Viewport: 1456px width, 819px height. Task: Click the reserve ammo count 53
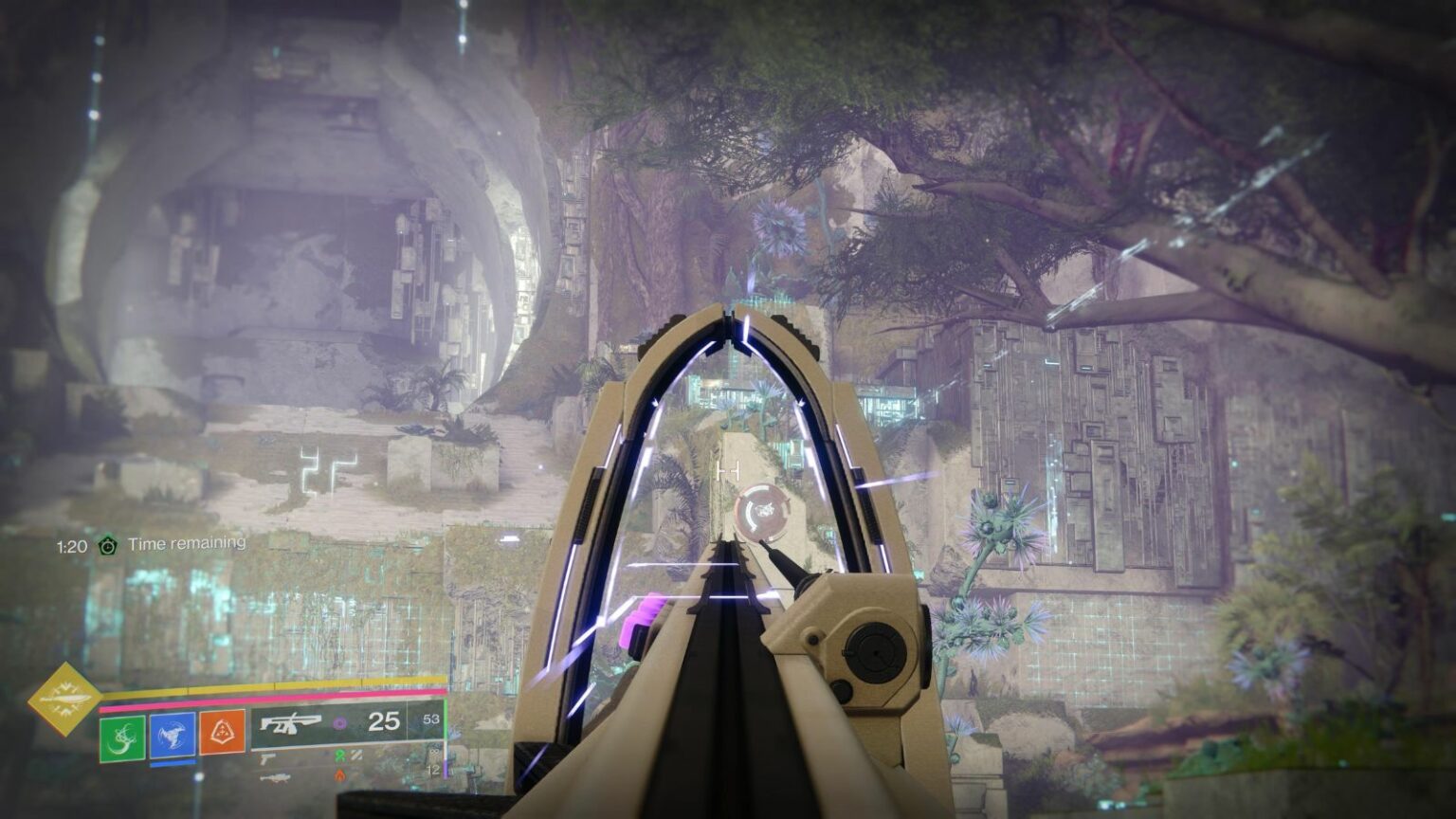click(x=431, y=719)
